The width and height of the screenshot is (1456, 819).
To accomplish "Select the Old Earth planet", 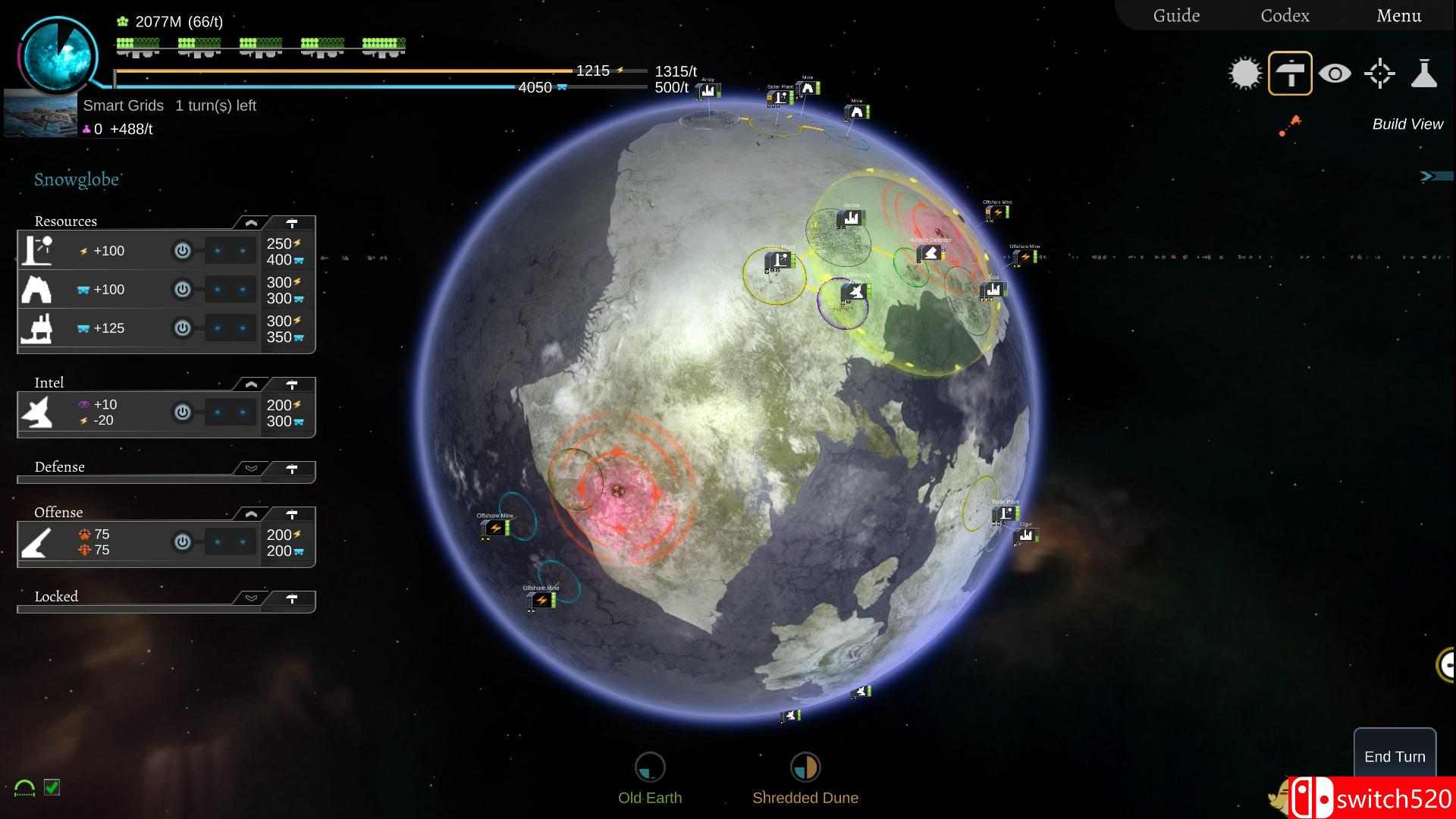I will [x=650, y=767].
